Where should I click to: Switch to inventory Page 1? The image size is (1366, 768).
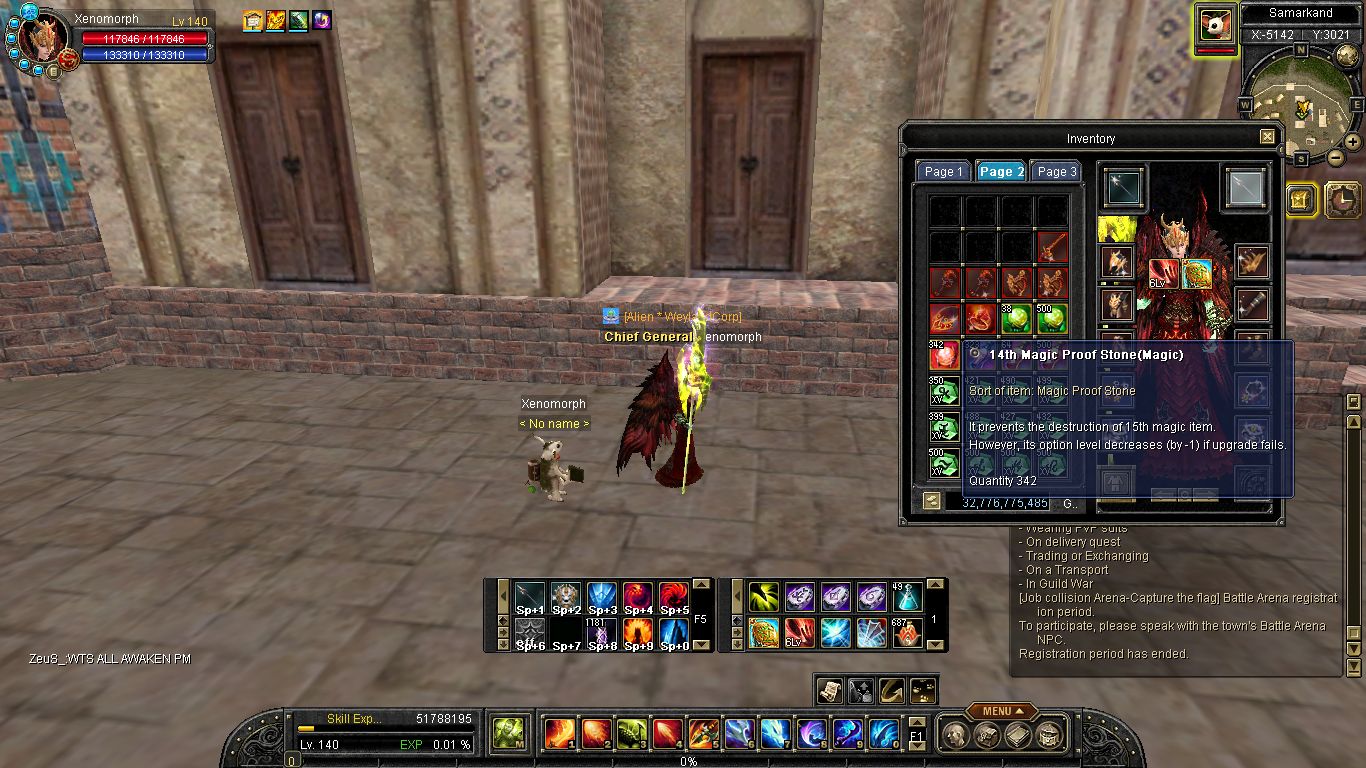pos(943,172)
